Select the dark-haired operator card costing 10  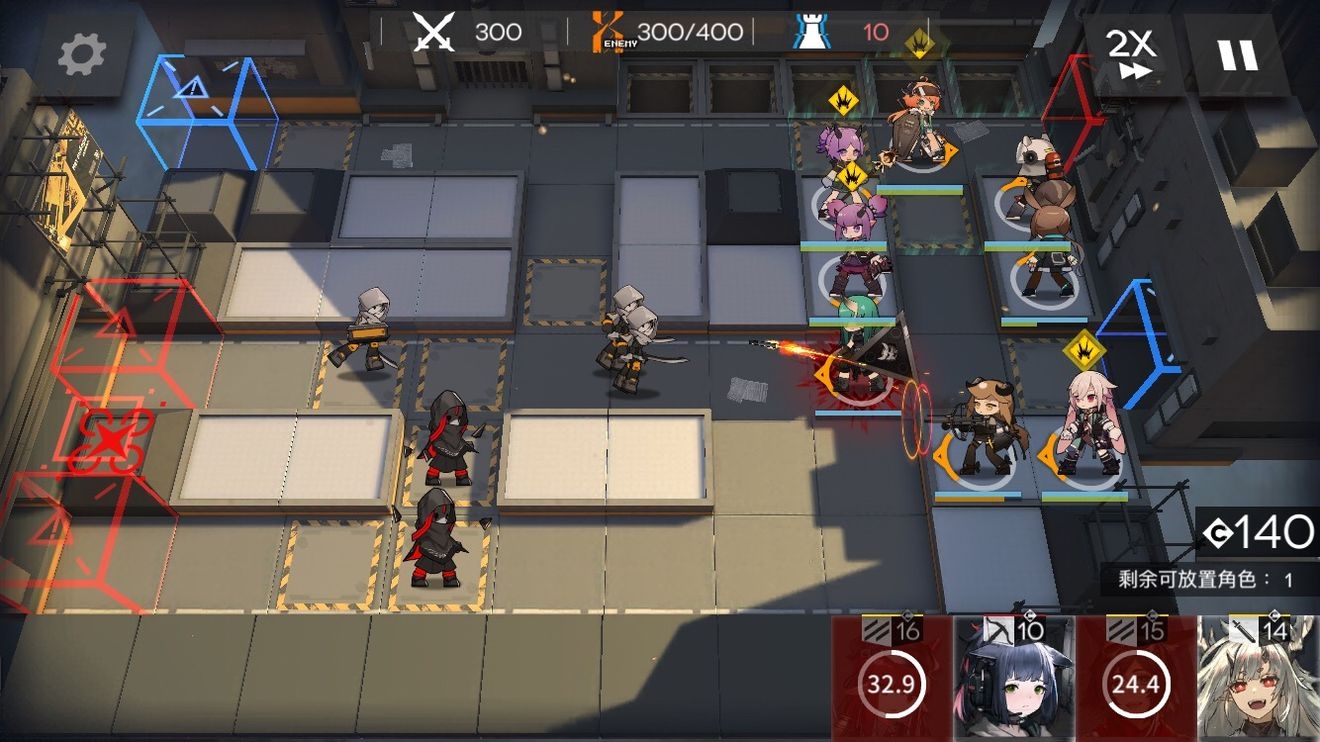tap(1012, 678)
